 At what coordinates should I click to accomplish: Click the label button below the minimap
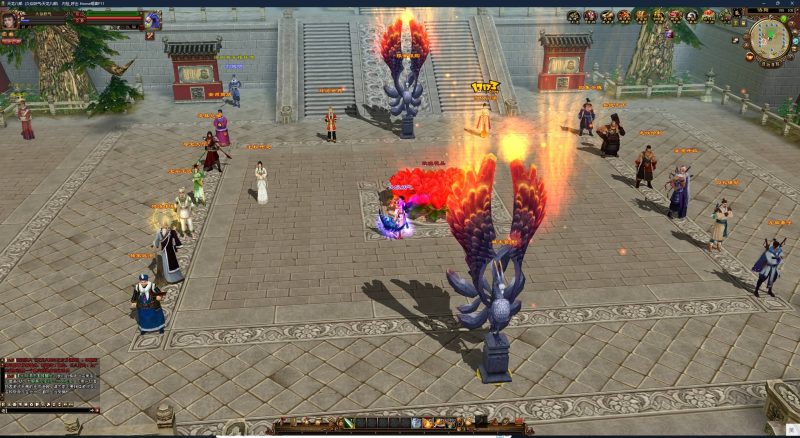[x=770, y=64]
